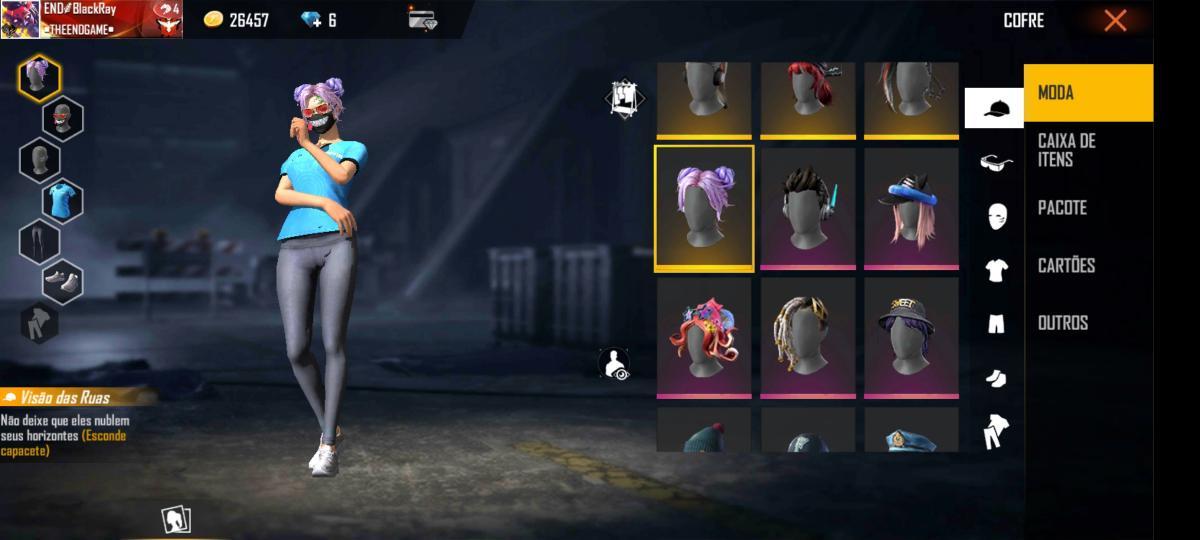Select the hat category icon
The height and width of the screenshot is (540, 1200).
coord(994,108)
